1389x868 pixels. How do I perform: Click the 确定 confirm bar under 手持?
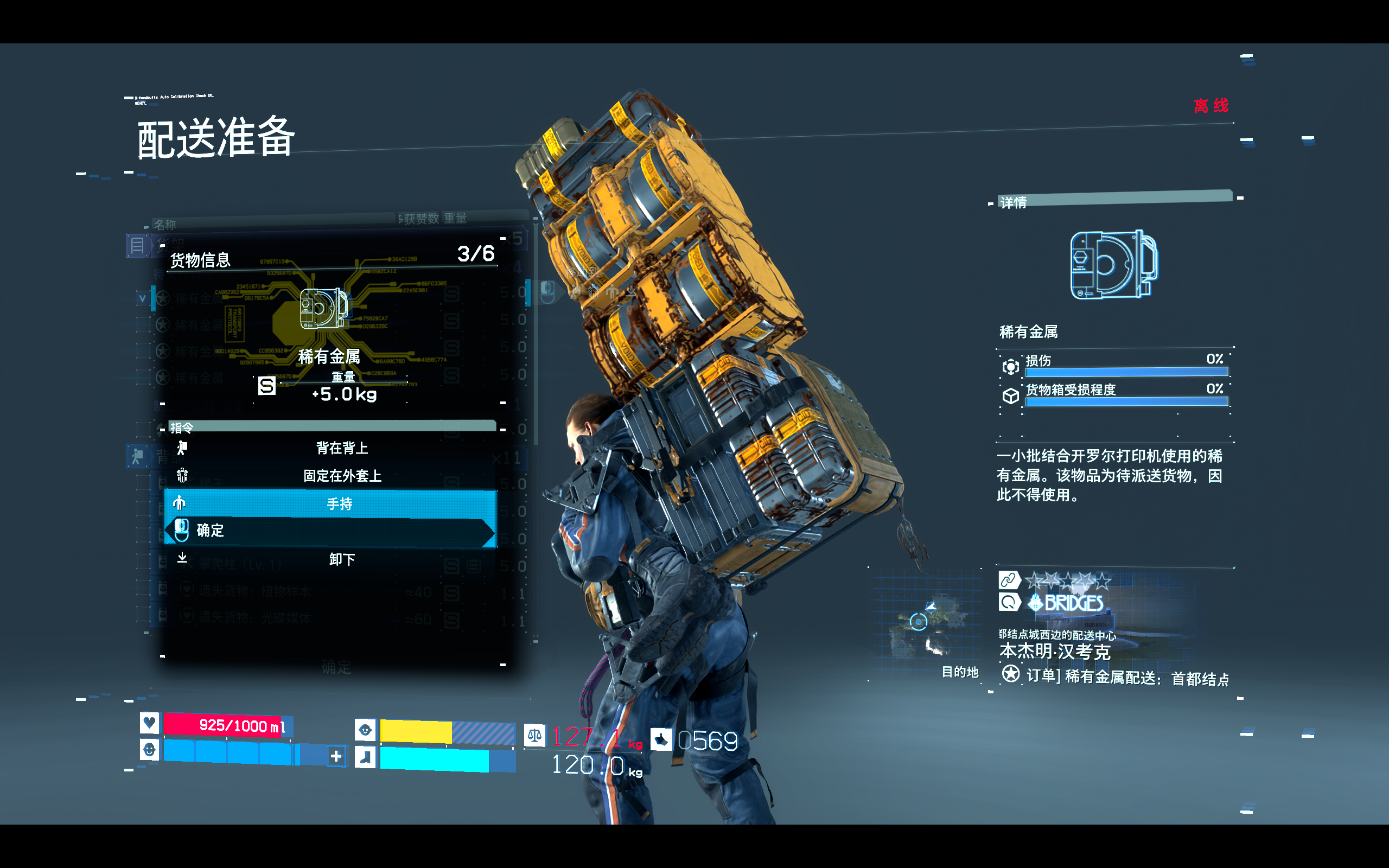click(330, 531)
